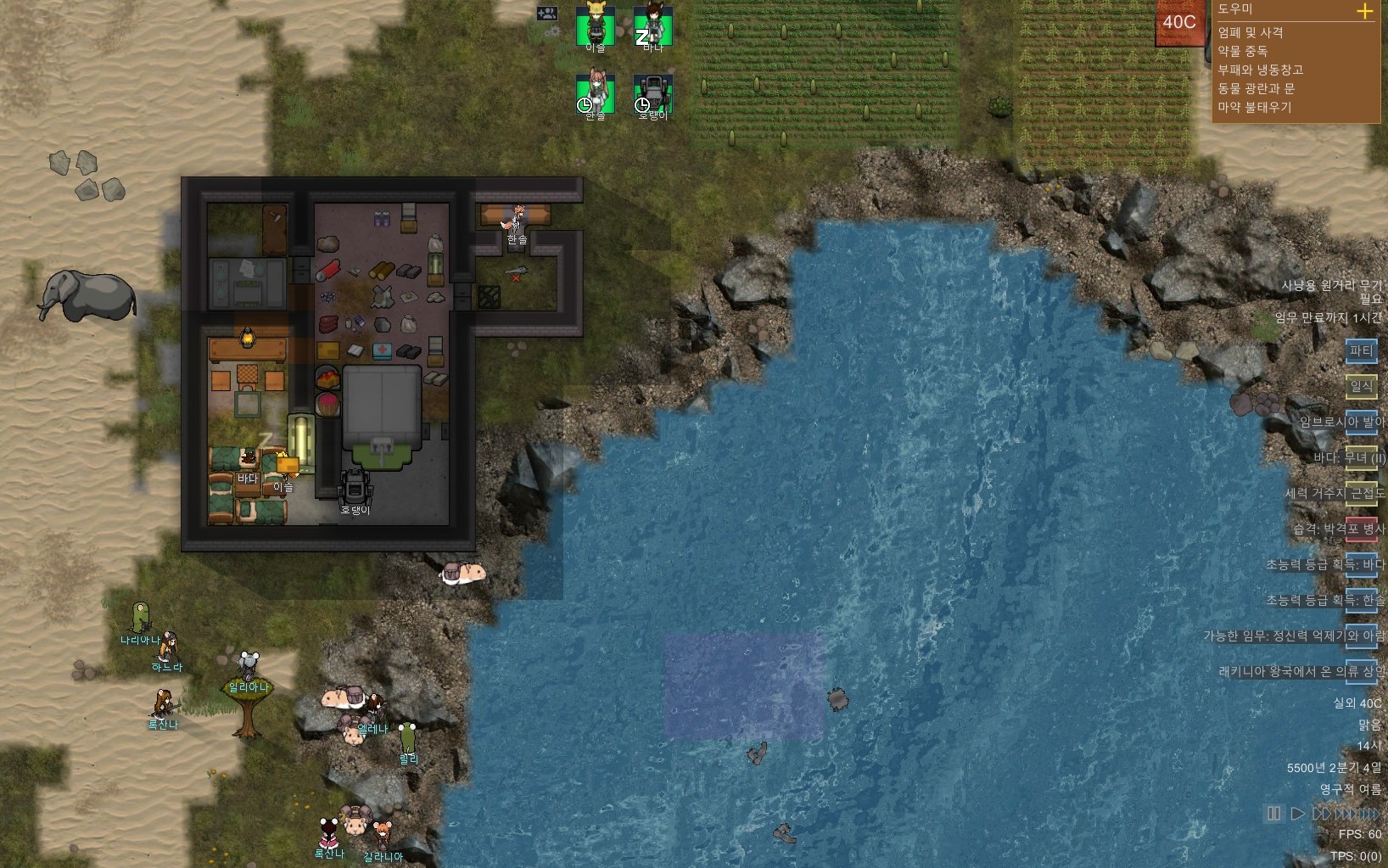Open the 부패와 냉동창고 lesson
The width and height of the screenshot is (1388, 868).
coord(1260,70)
